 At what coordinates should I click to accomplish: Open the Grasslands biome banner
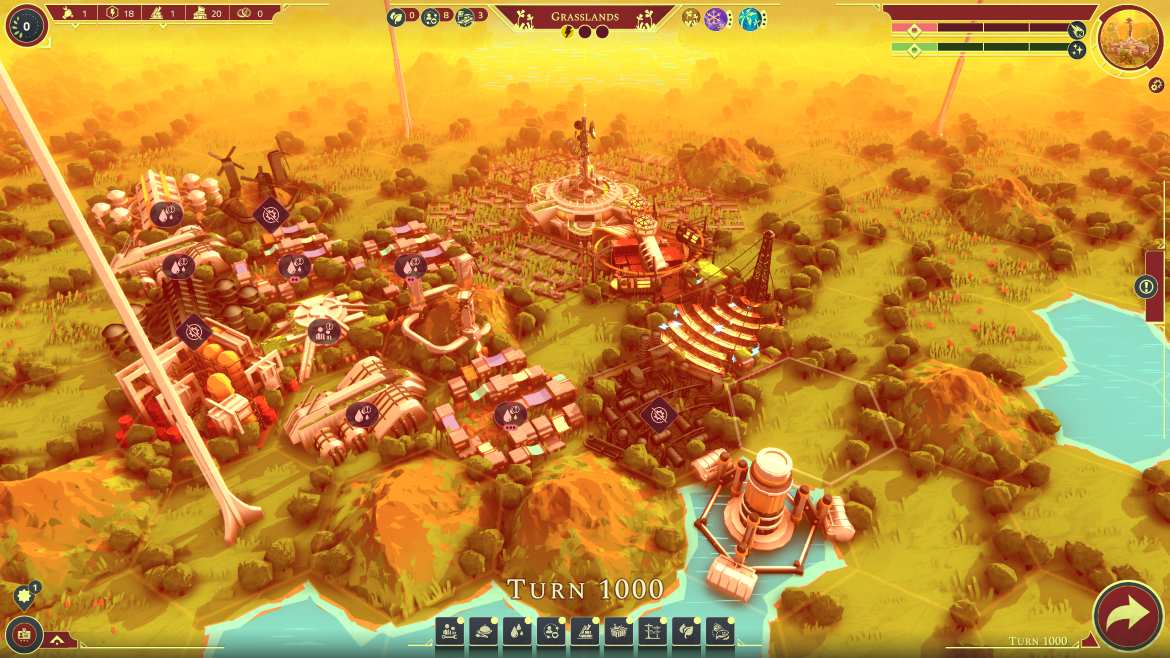(585, 17)
